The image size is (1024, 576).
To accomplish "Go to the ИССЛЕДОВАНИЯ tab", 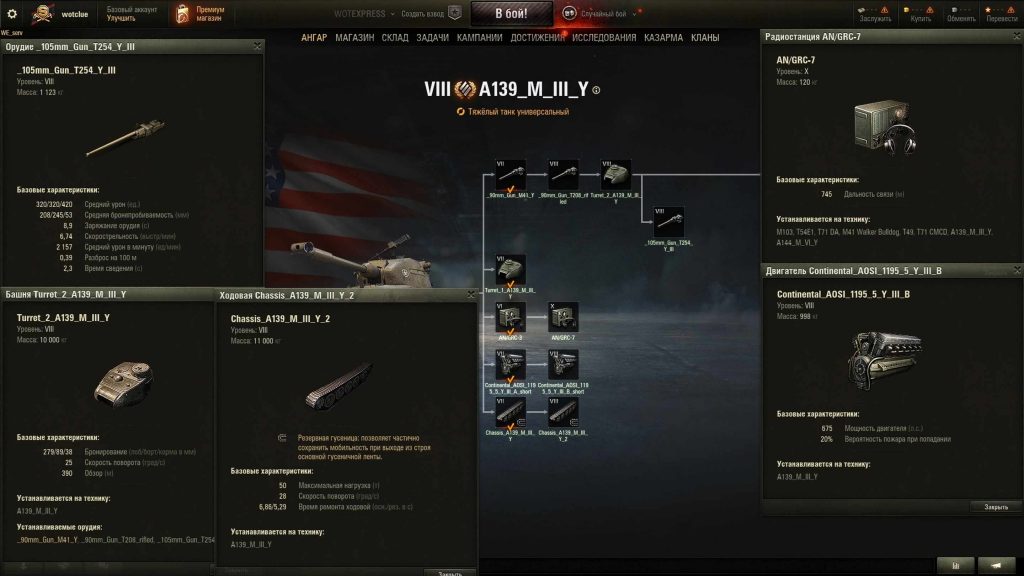I will point(604,38).
